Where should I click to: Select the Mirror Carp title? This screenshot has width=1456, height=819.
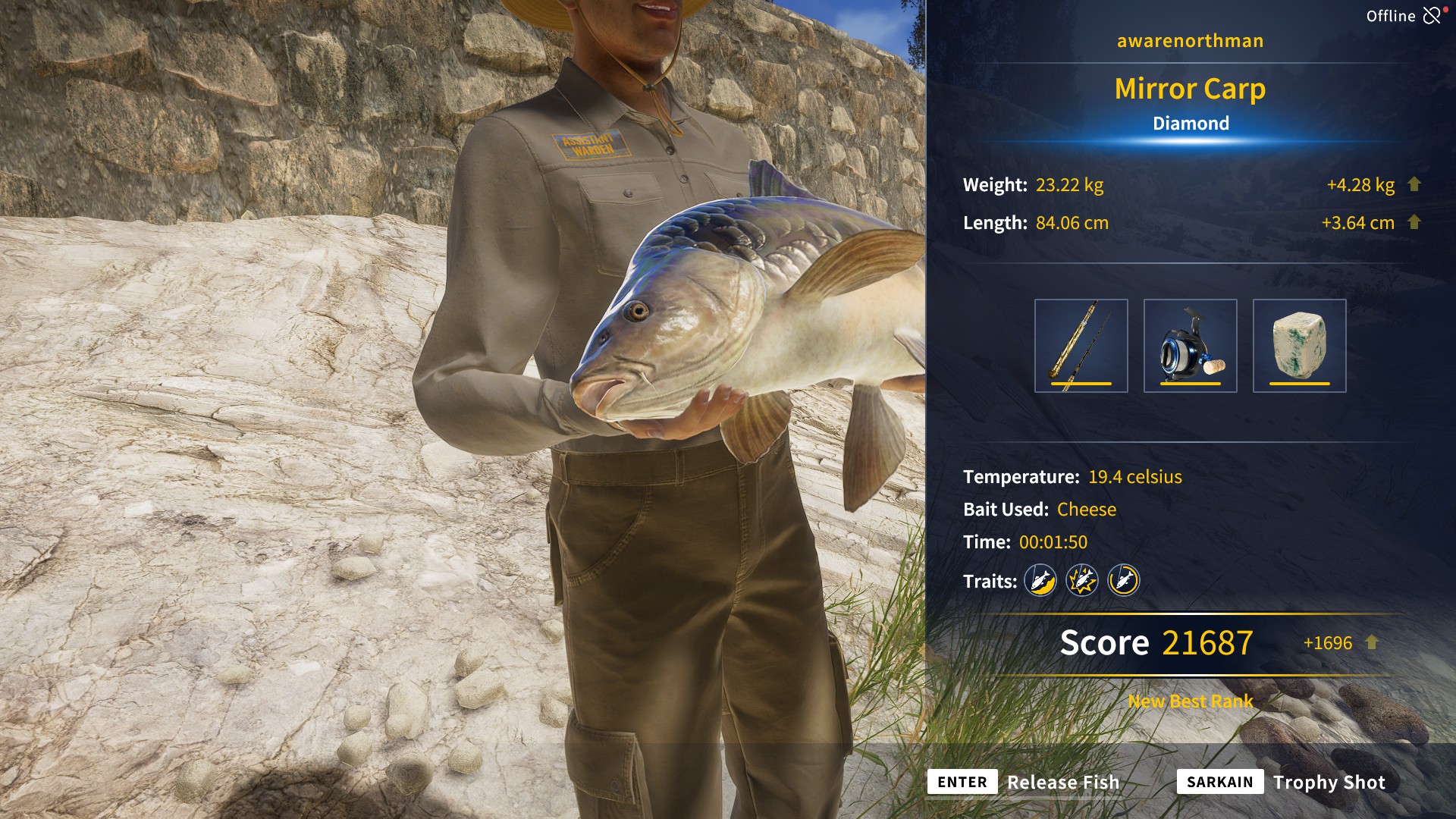(x=1189, y=89)
